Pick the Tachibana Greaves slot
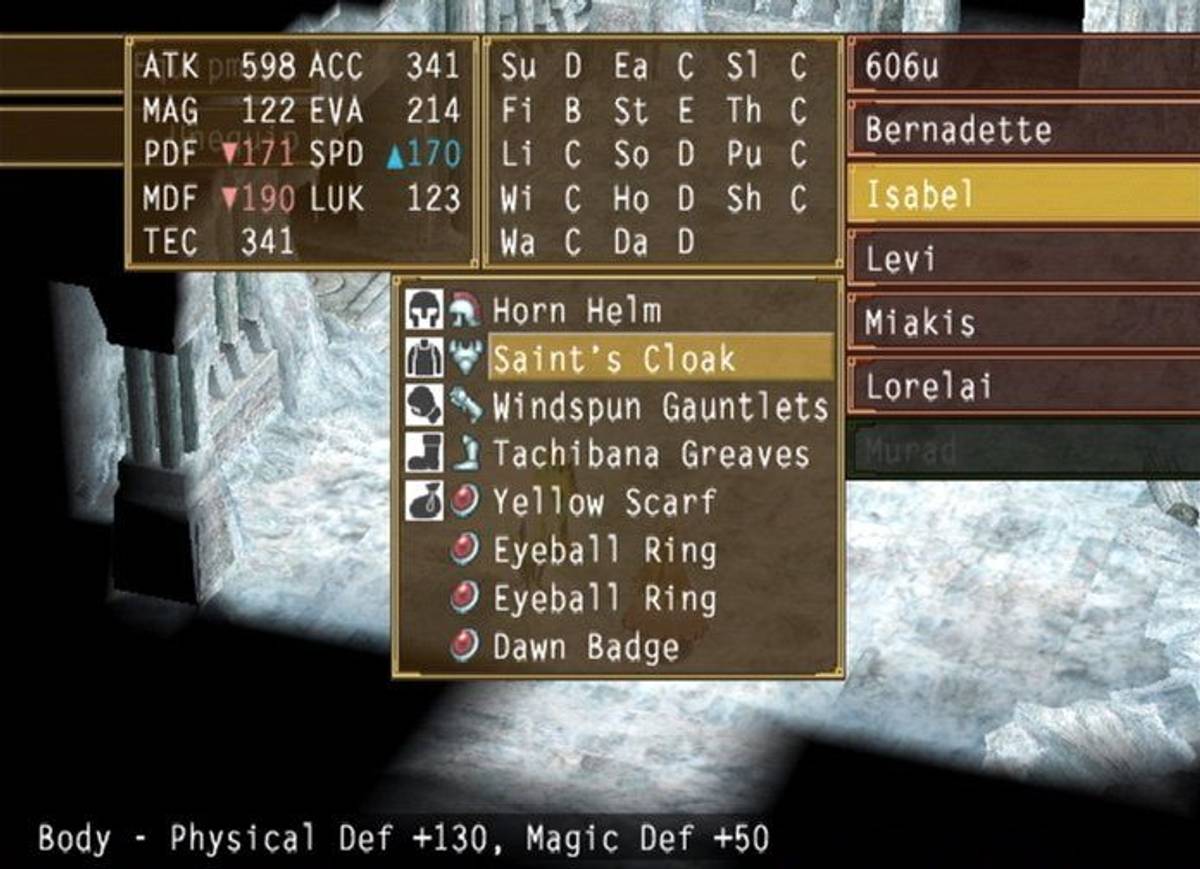1200x869 pixels. (650, 455)
